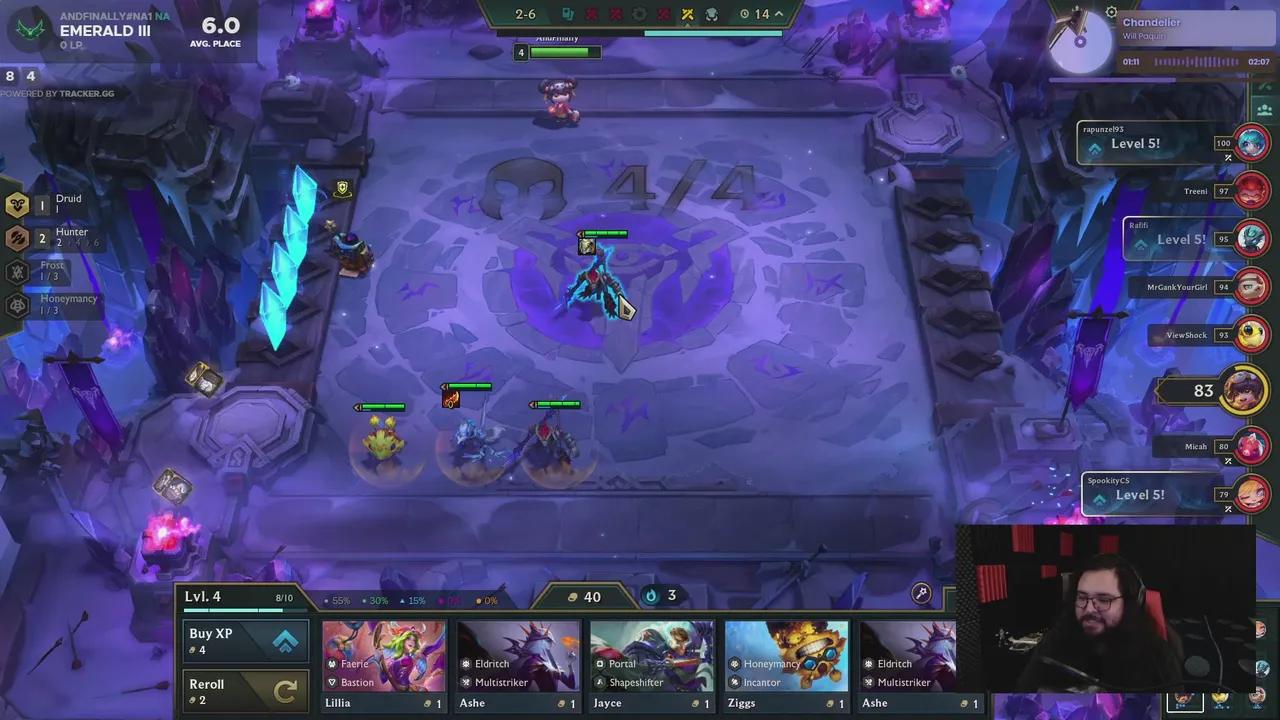Select the Tracker.gg tab labeled 8
This screenshot has height=720, width=1280.
9,75
